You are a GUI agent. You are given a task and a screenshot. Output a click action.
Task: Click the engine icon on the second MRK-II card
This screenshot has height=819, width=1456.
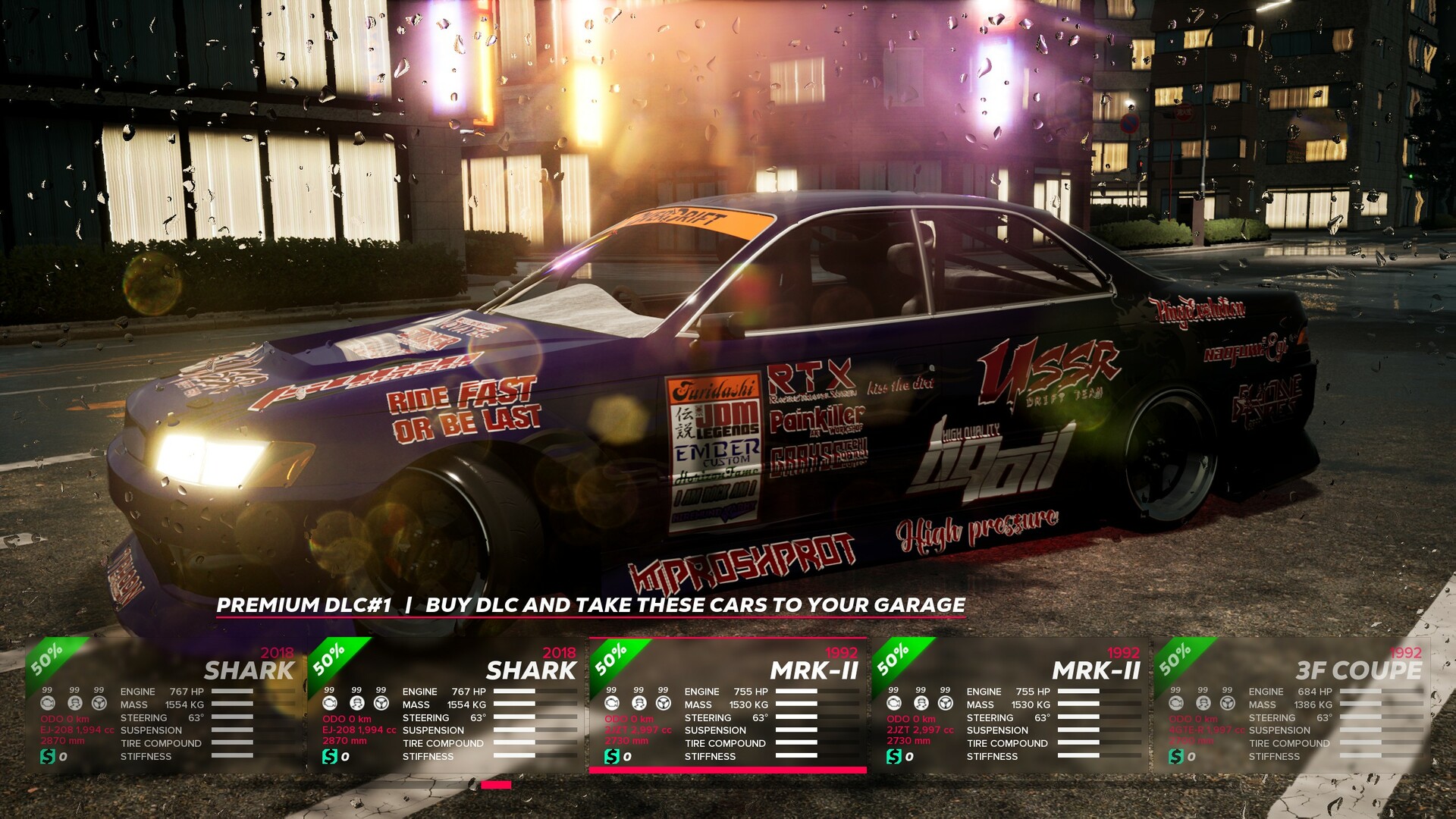click(x=893, y=704)
